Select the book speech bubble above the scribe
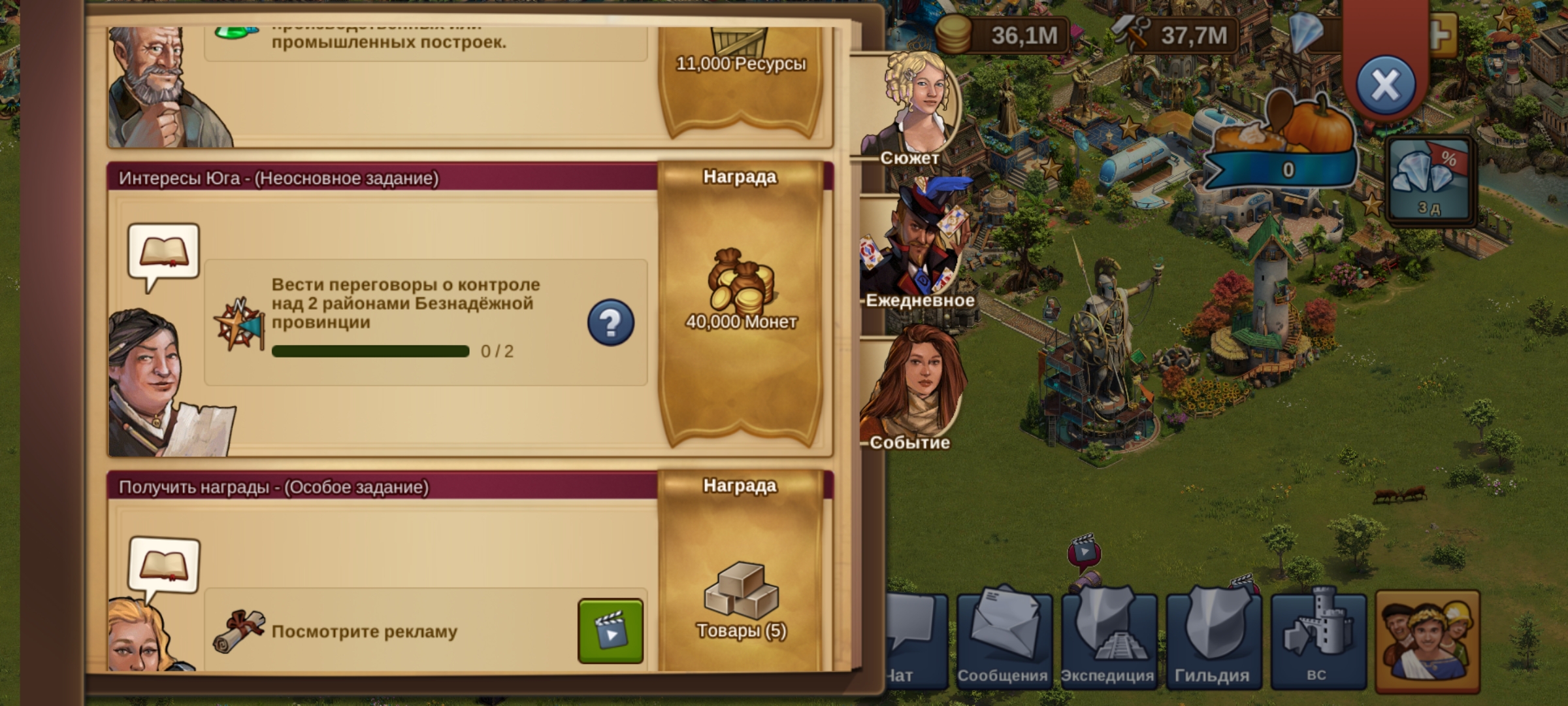1568x706 pixels. (x=163, y=253)
